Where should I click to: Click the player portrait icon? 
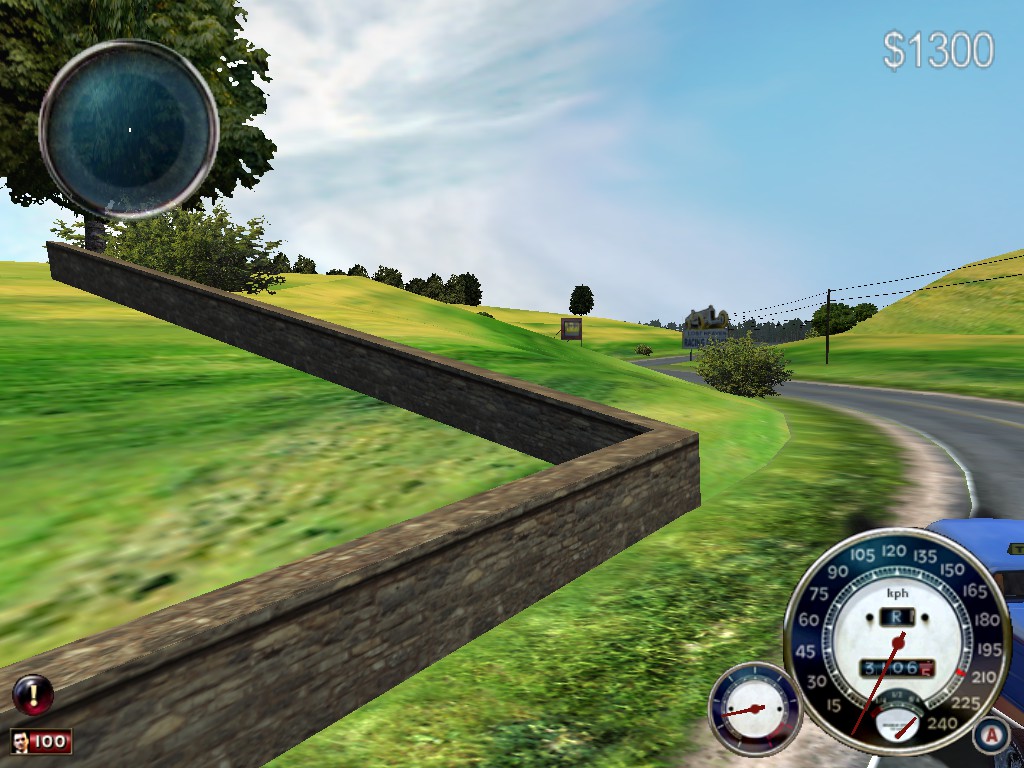click(x=20, y=742)
